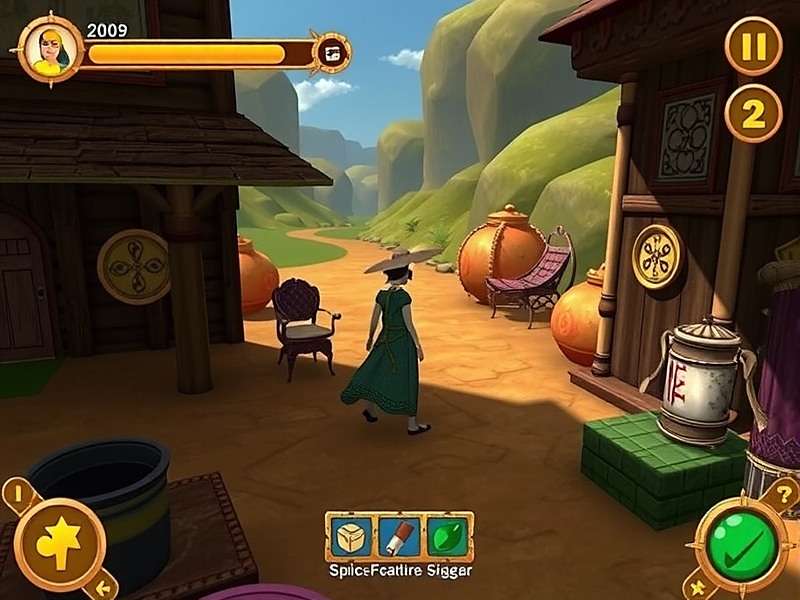Viewport: 800px width, 600px height.
Task: Click the small arrow beside the star button
Action: click(x=103, y=586)
